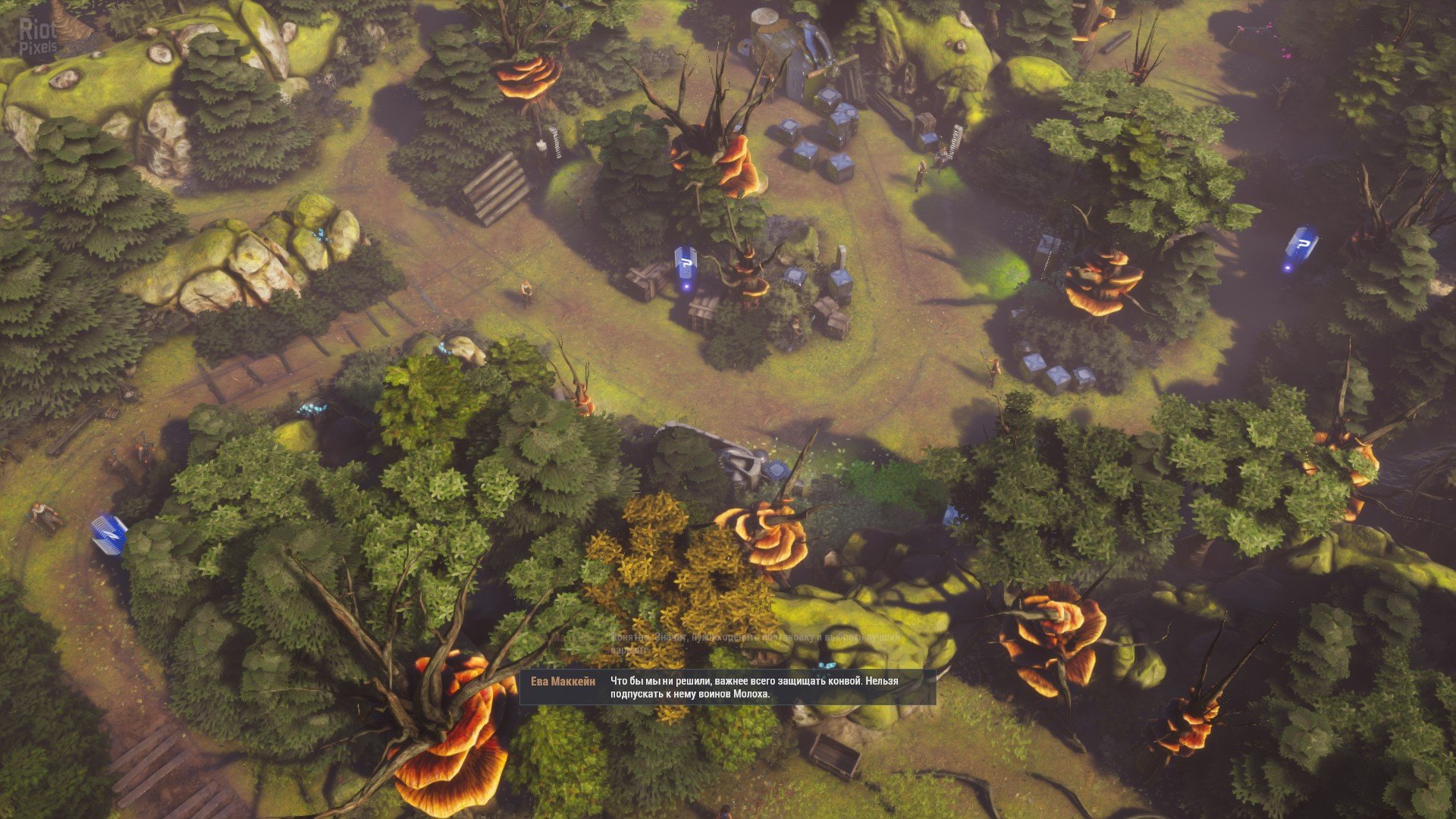The height and width of the screenshot is (819, 1456).
Task: Select the question-mark hologram in the shaded clearing
Action: (x=1301, y=246)
